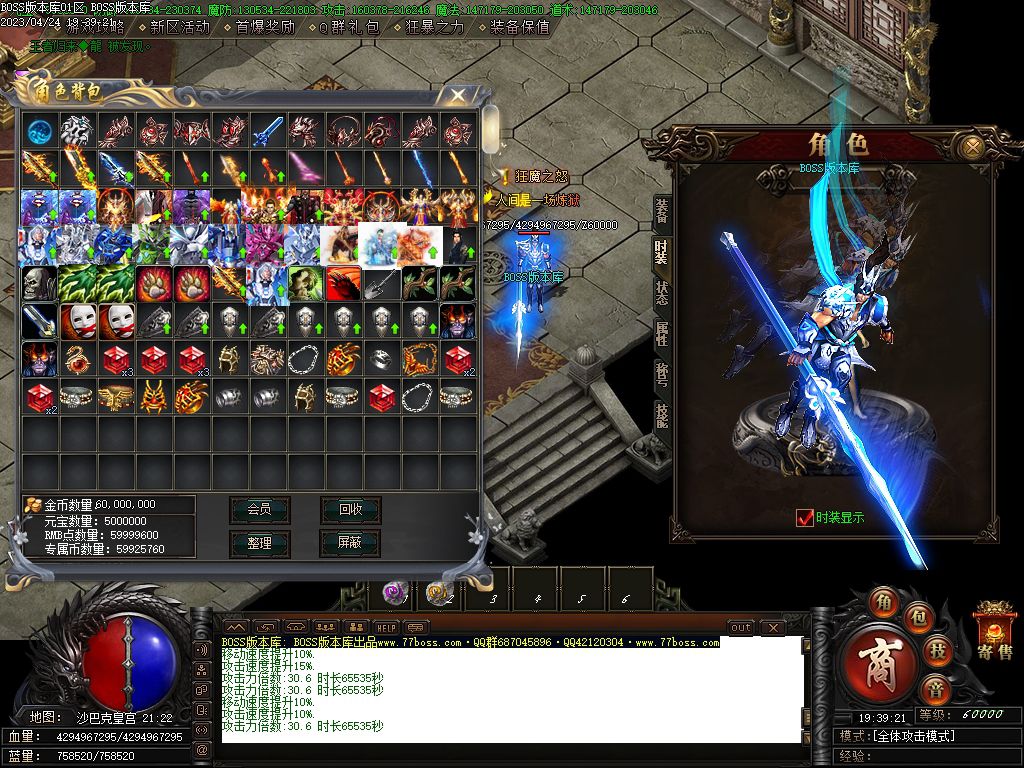Sort the bag with 整理
This screenshot has width=1024, height=768.
(x=259, y=542)
